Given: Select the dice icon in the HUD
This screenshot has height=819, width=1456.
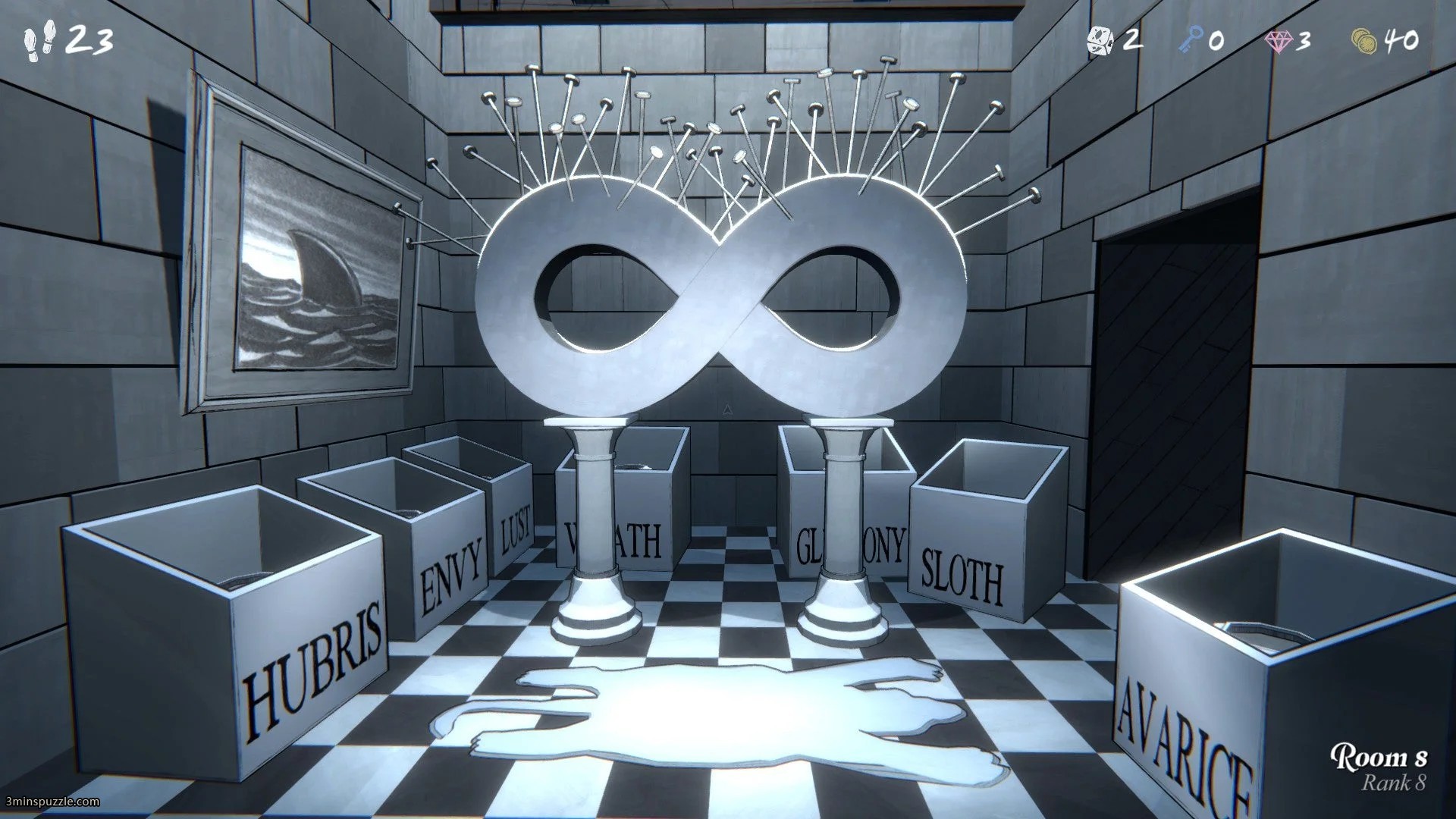Looking at the screenshot, I should click(x=1099, y=39).
